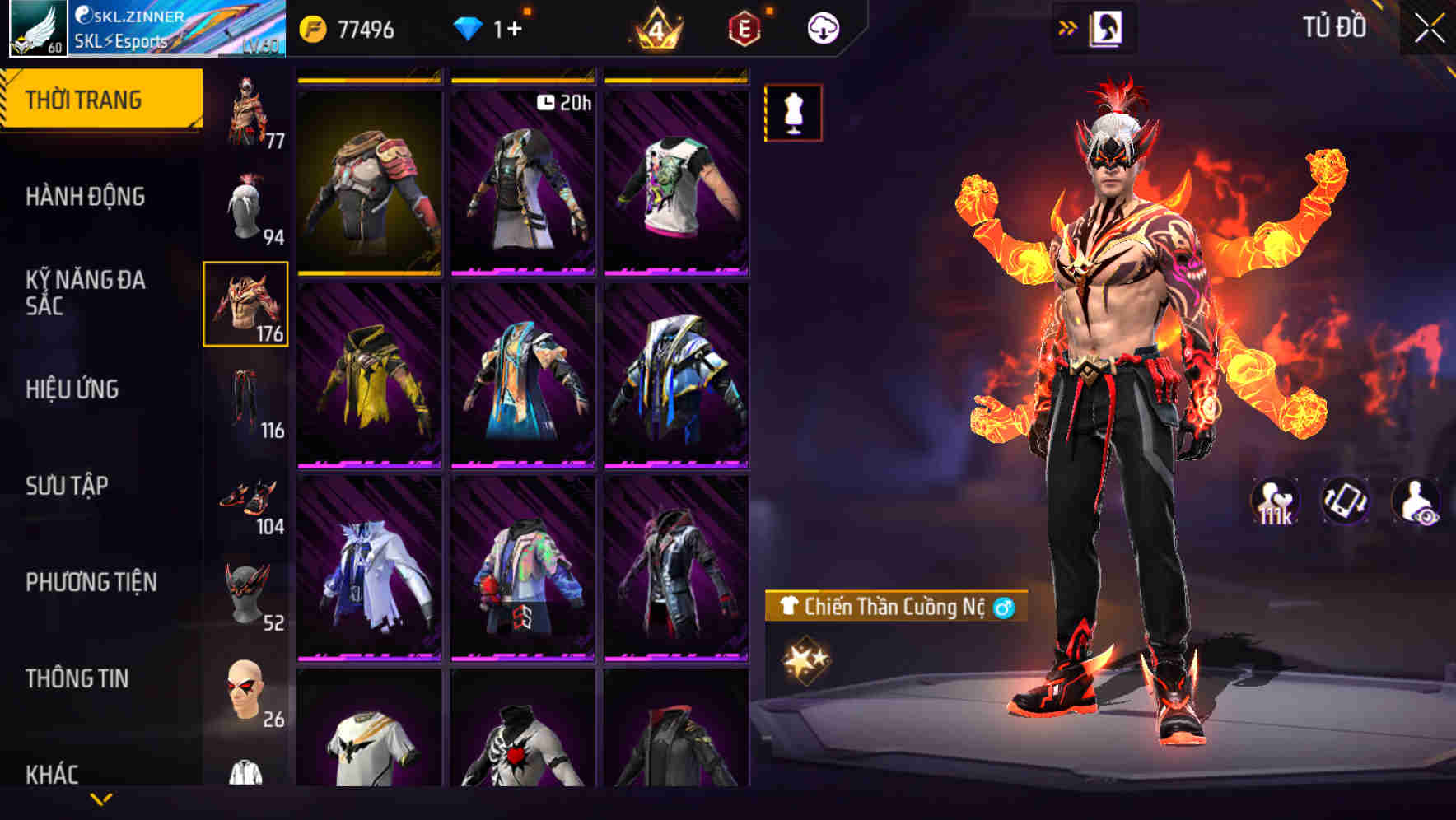Open the Elite Pass E badge
The width and height of the screenshot is (1456, 820).
pyautogui.click(x=743, y=26)
